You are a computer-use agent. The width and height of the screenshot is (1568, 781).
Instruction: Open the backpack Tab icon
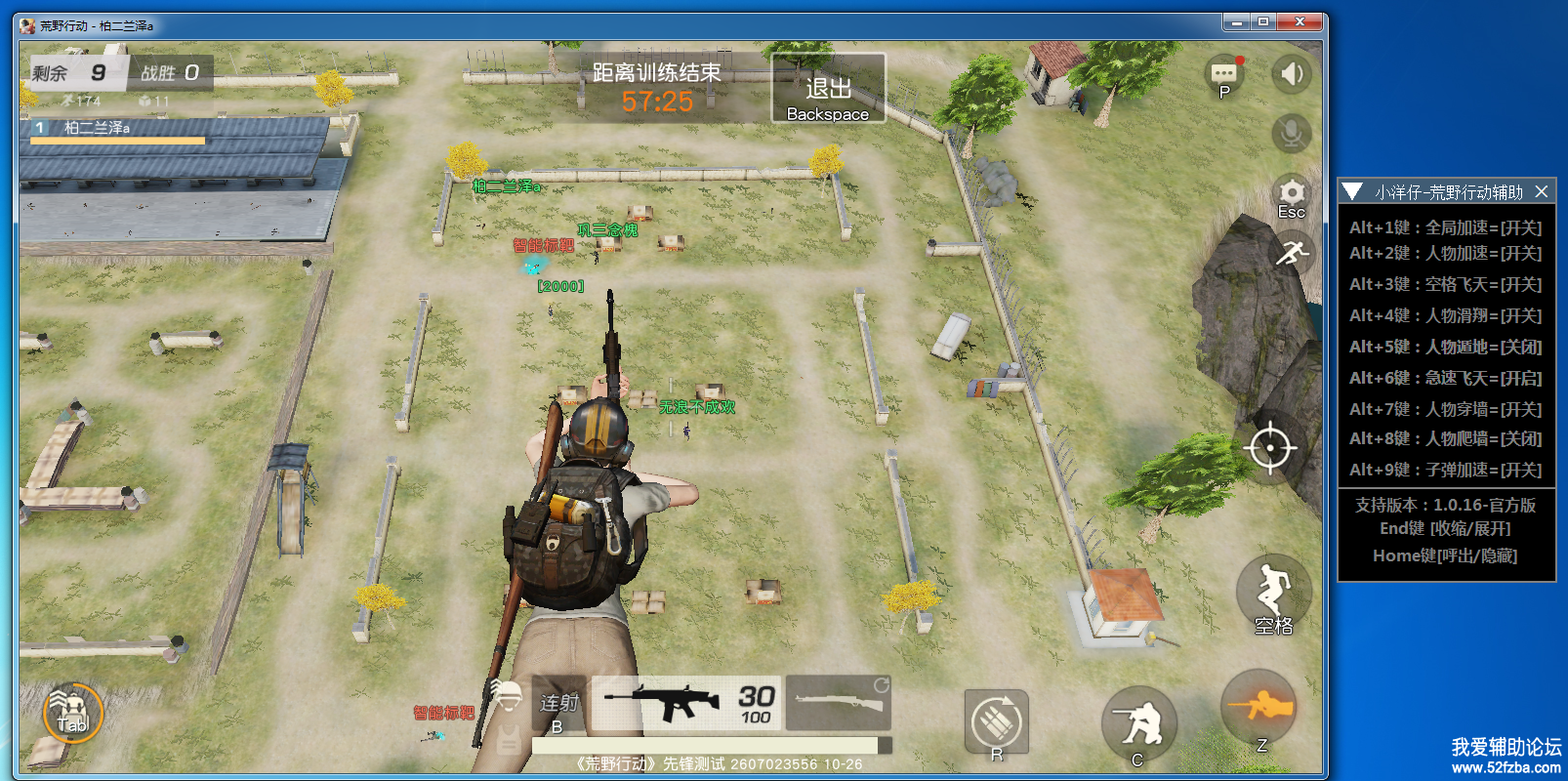point(72,713)
